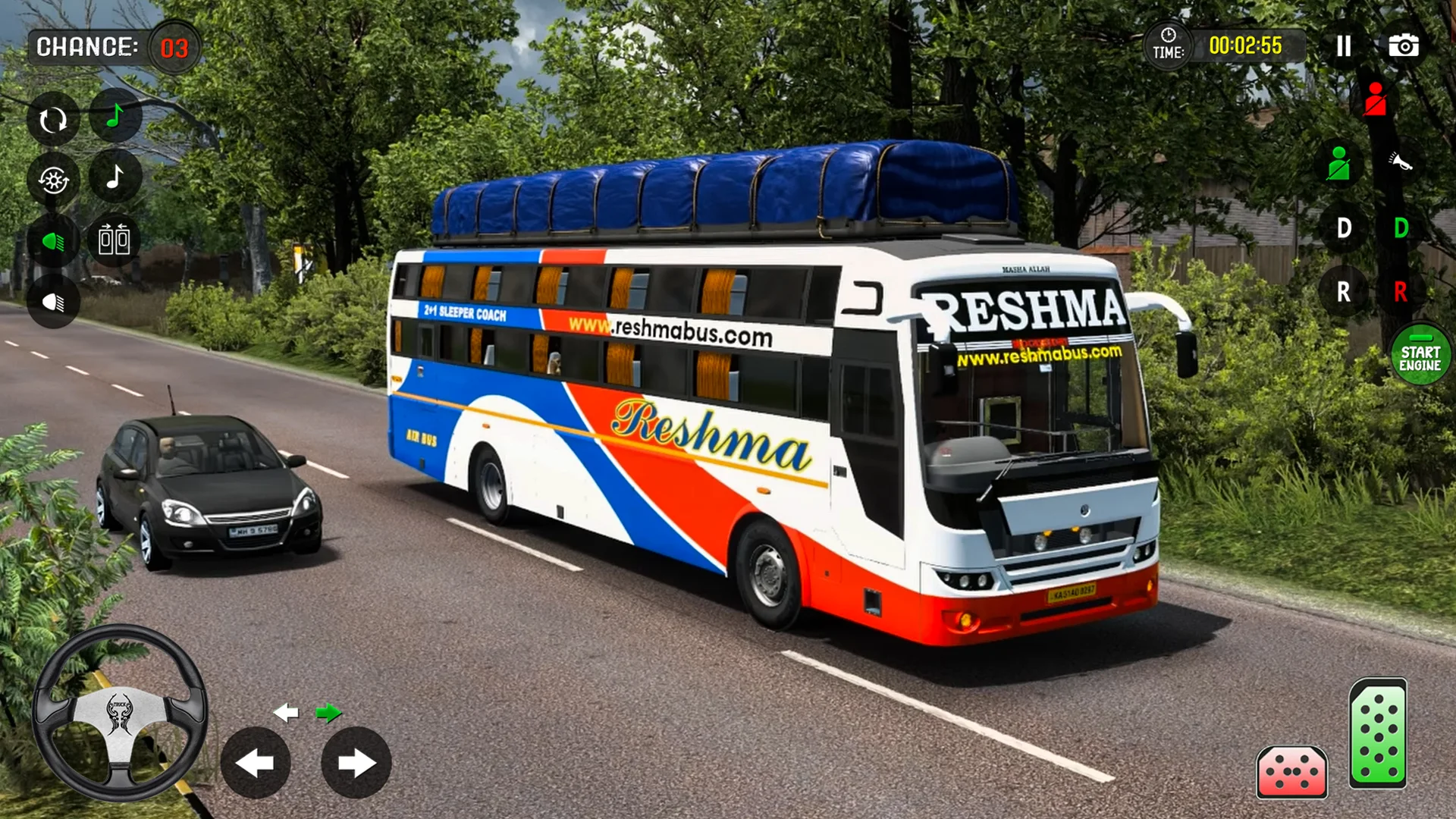The image size is (1456, 819).
Task: Toggle the white music note button
Action: point(115,177)
